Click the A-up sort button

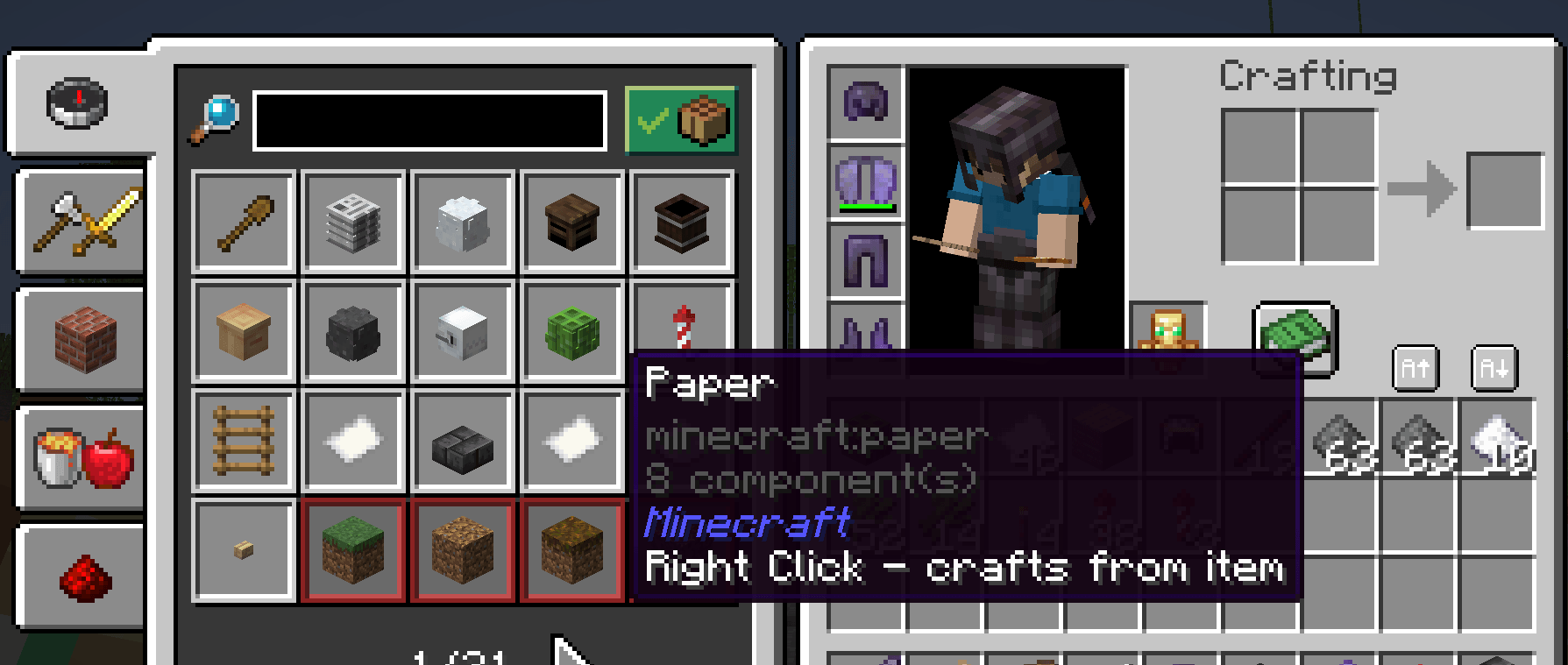(1415, 368)
